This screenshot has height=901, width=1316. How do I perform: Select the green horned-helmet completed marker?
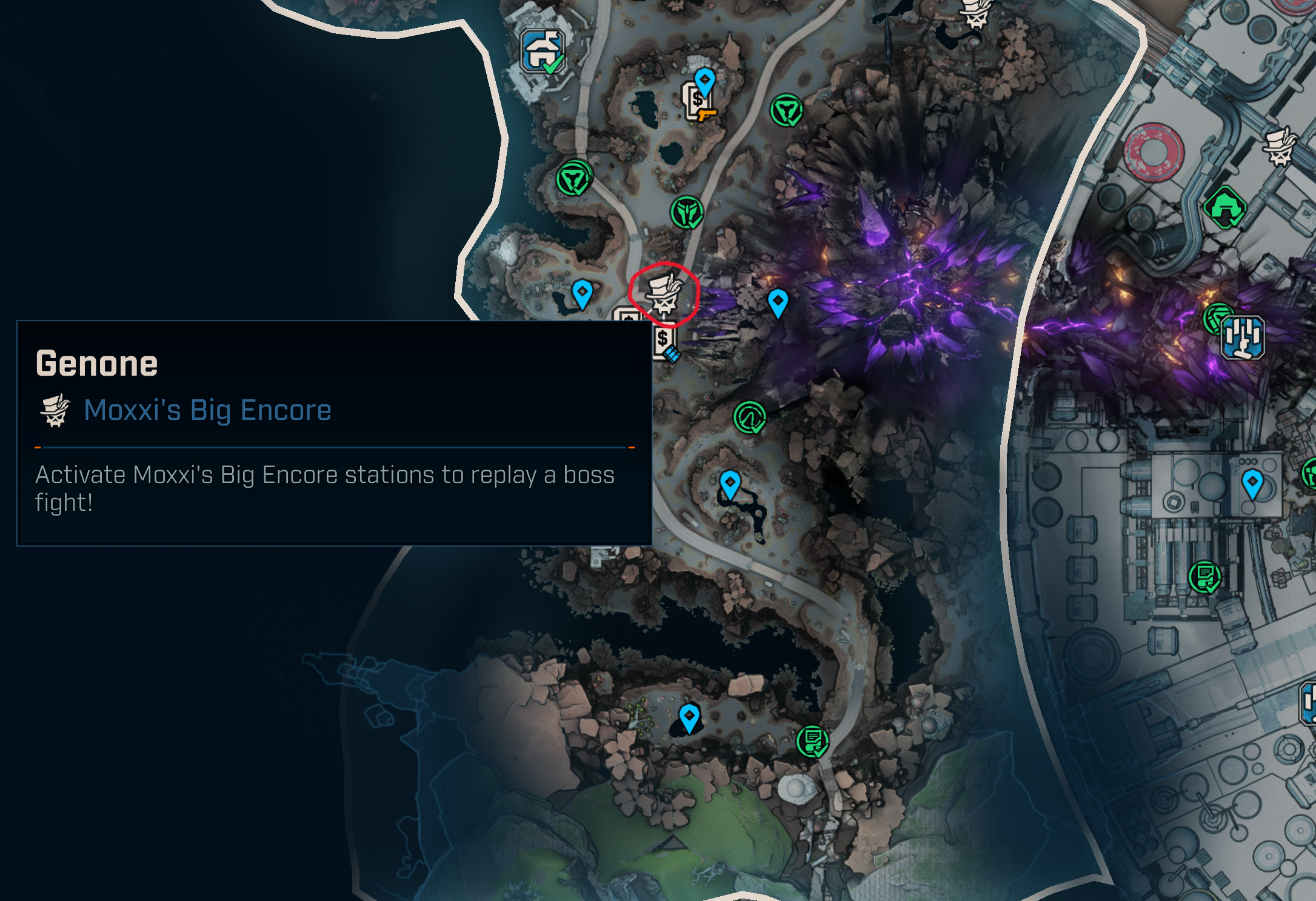pos(687,213)
